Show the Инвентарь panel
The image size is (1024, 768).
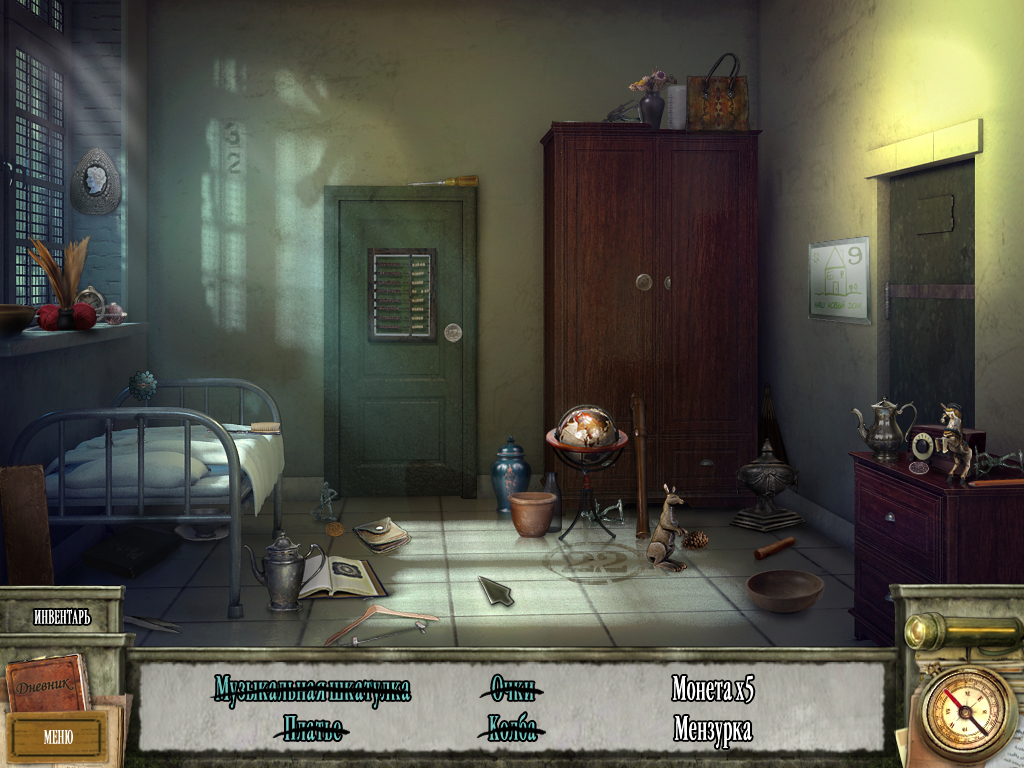[x=62, y=617]
